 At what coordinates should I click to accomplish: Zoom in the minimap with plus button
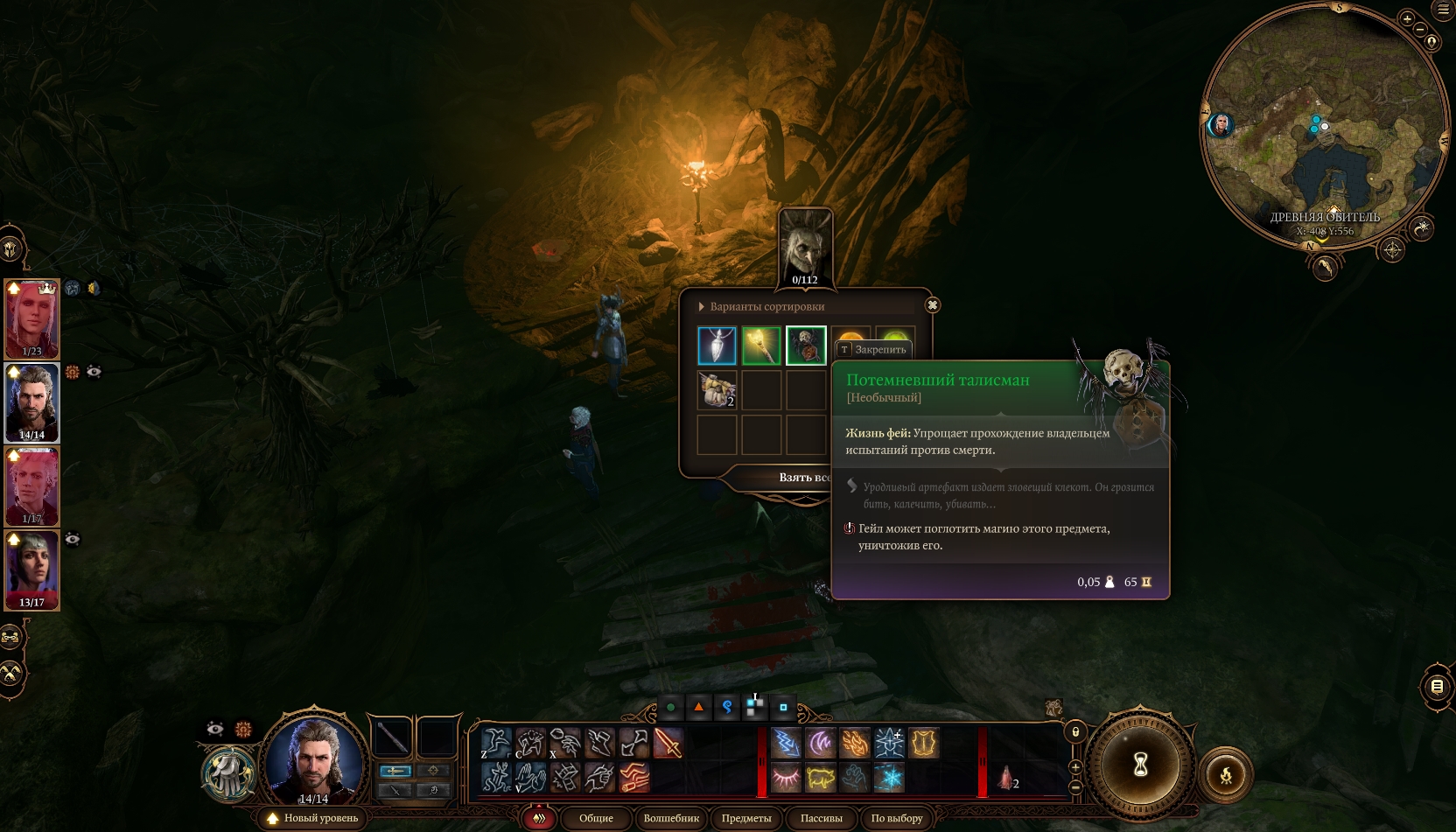[x=1407, y=18]
